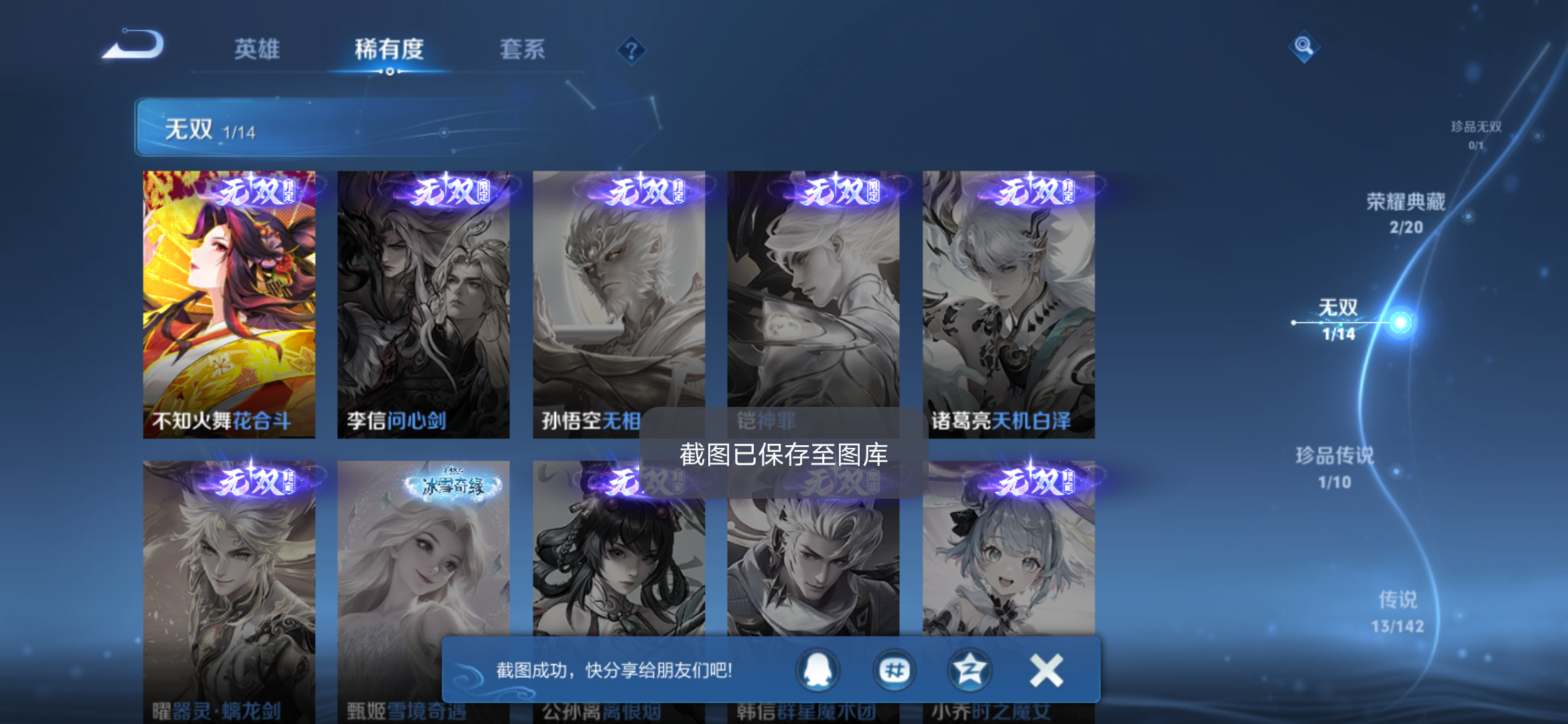View the 孙悟空无相 skin
Screen dimensions: 1568x724
coord(620,302)
